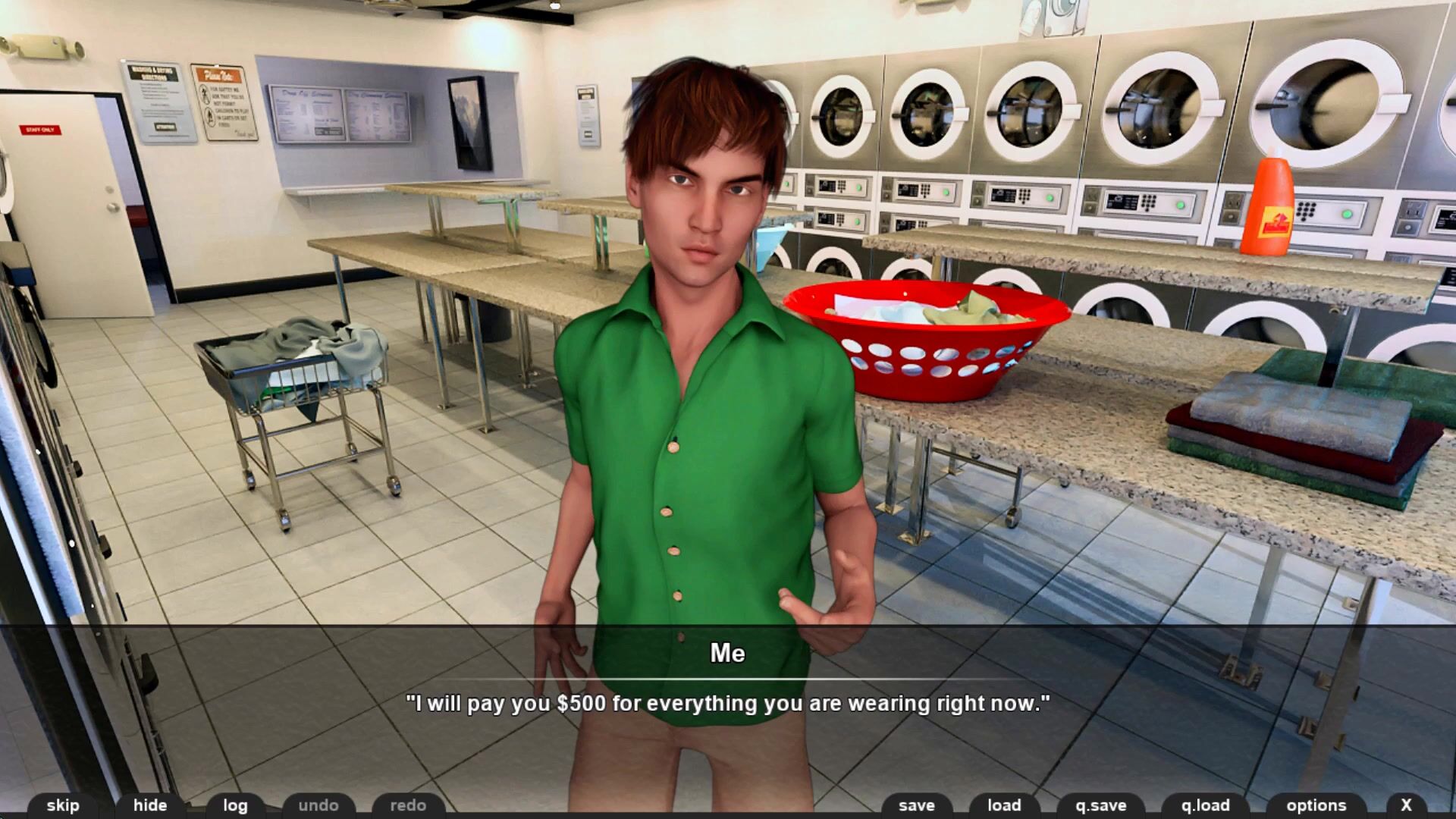This screenshot has height=819, width=1456.
Task: Open the dialogue log
Action: (235, 805)
